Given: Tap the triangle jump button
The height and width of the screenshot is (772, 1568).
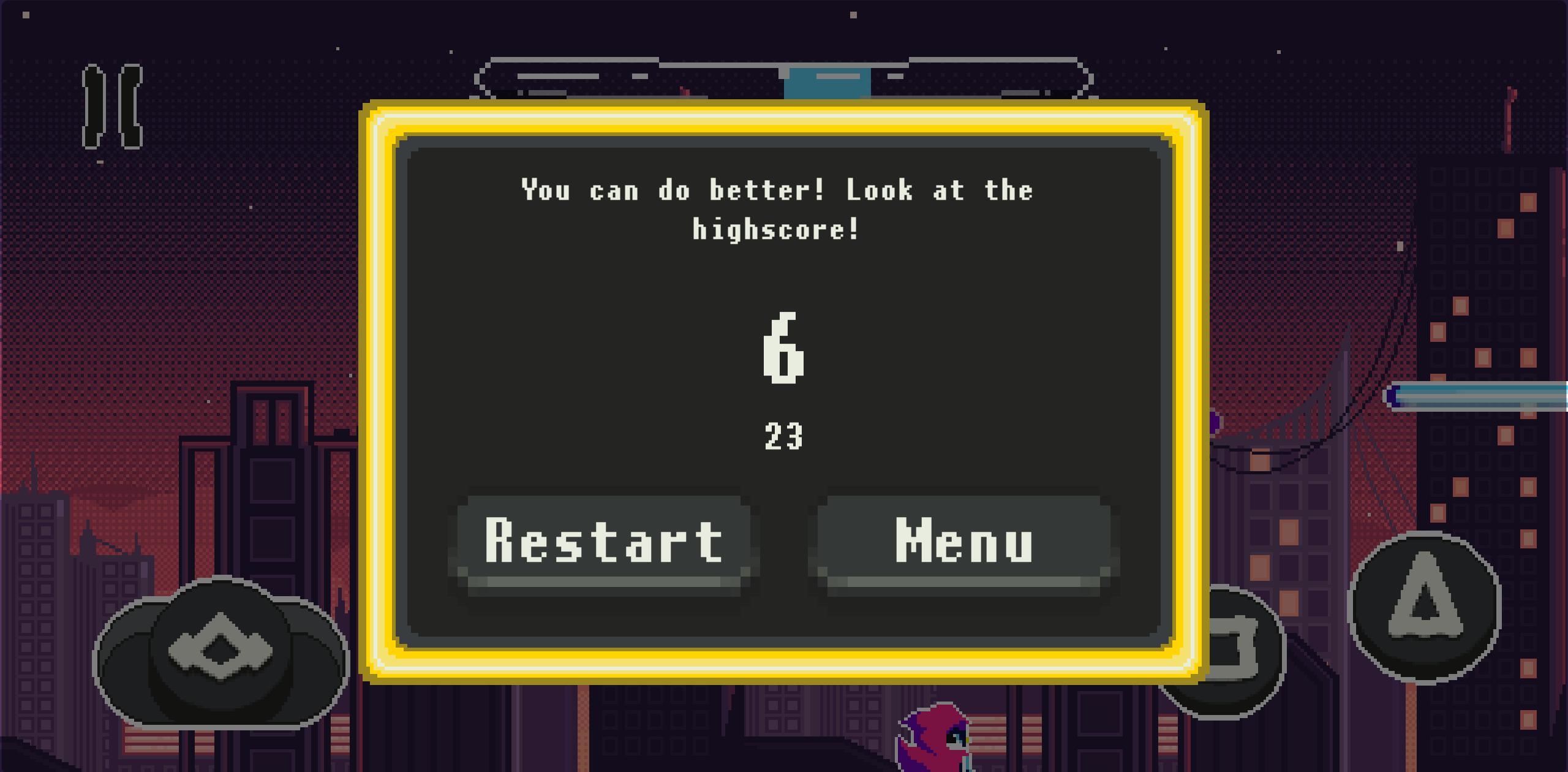Looking at the screenshot, I should pyautogui.click(x=1425, y=605).
